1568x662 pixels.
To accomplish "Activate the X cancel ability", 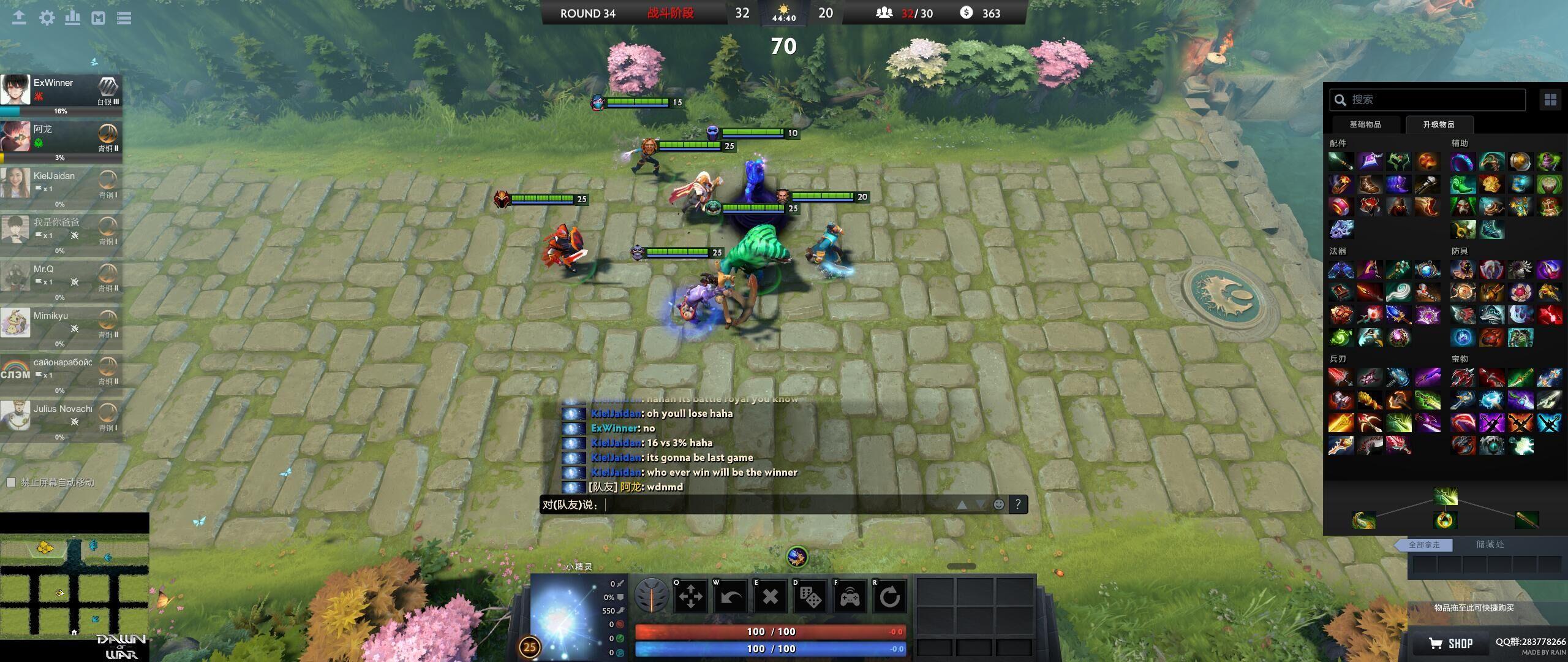I will 771,596.
